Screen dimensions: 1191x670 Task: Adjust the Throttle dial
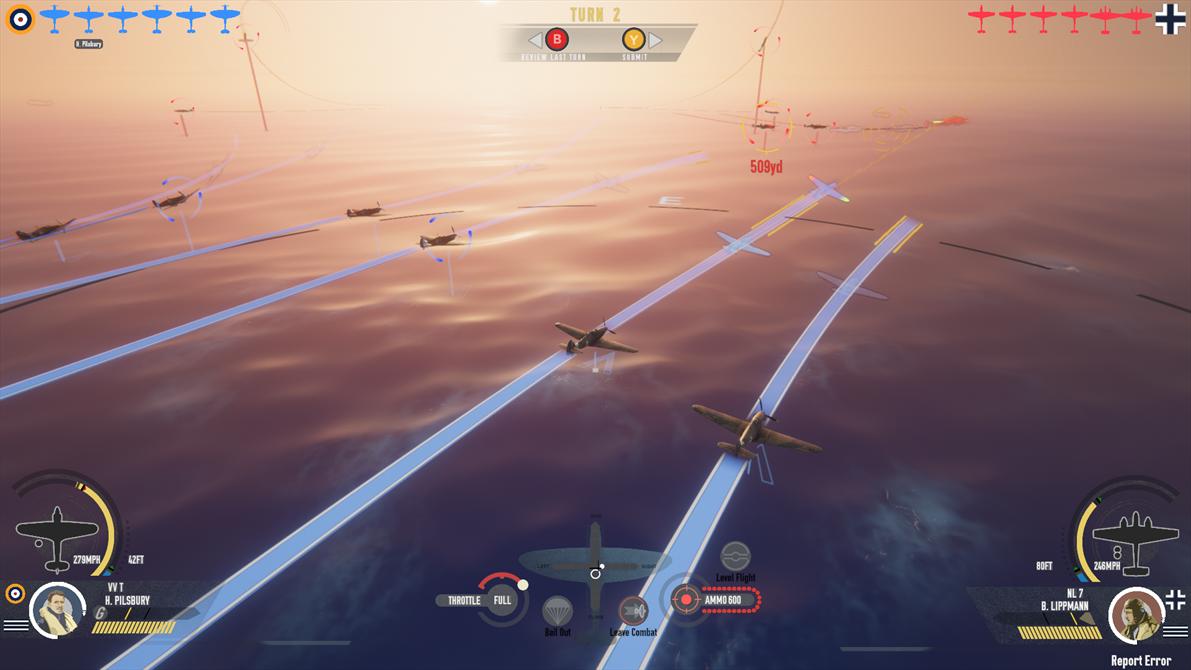(502, 599)
